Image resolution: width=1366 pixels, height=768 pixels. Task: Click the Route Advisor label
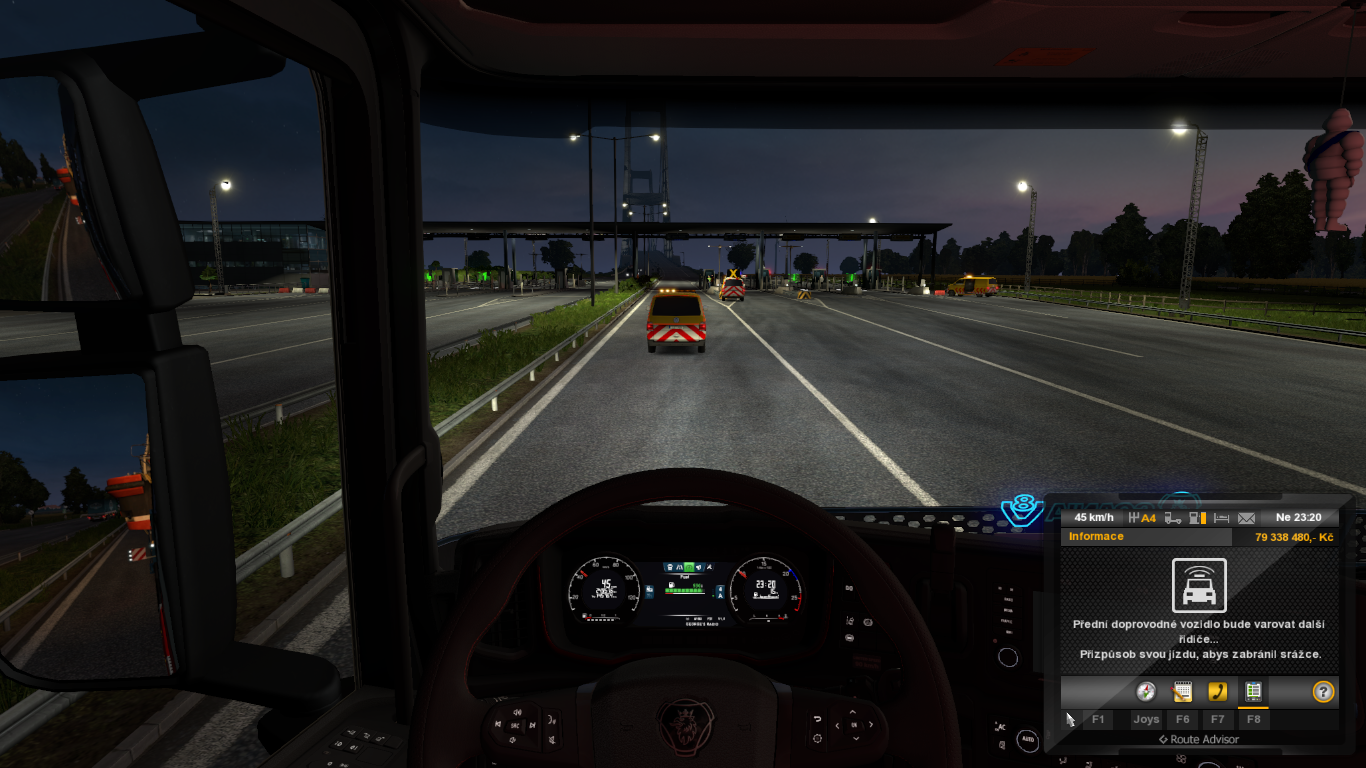click(1199, 740)
